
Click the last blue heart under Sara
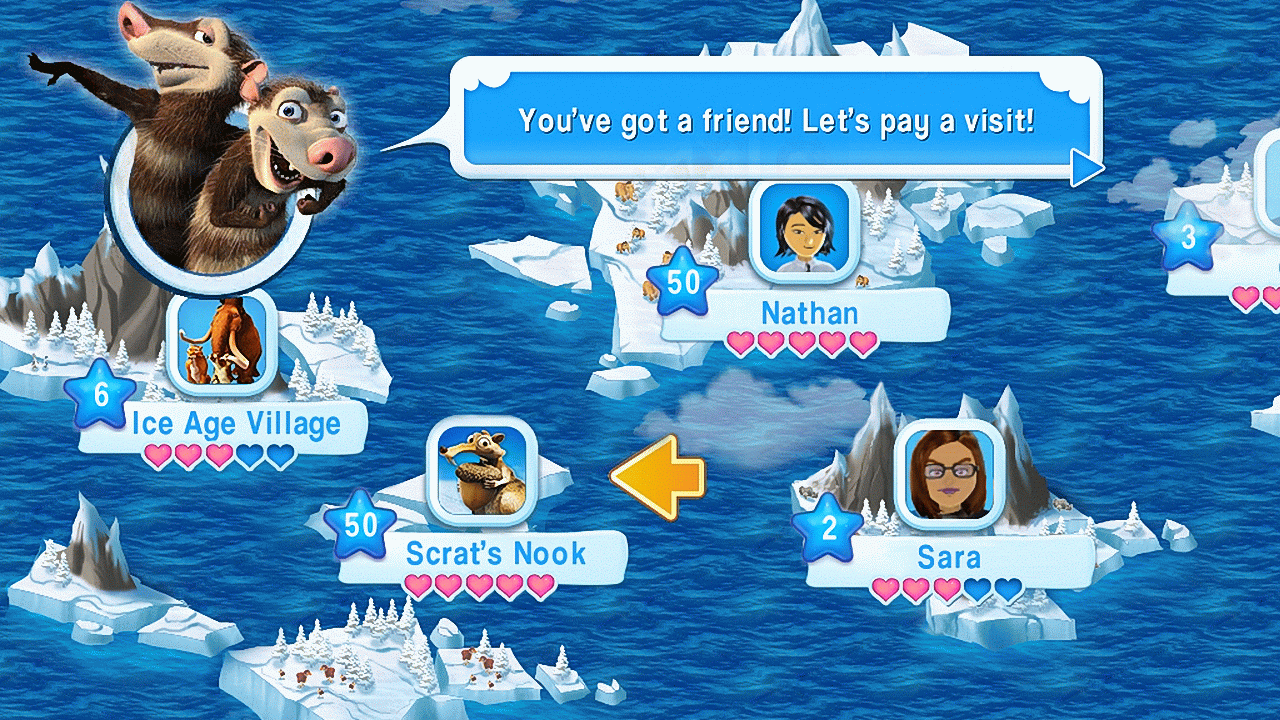[1005, 589]
